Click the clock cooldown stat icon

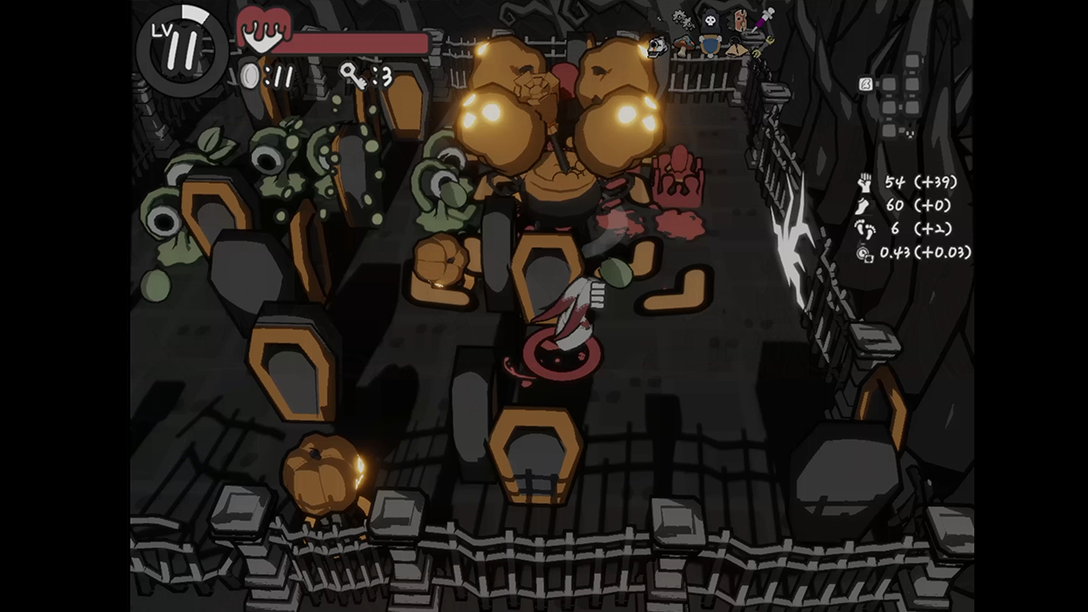click(865, 253)
